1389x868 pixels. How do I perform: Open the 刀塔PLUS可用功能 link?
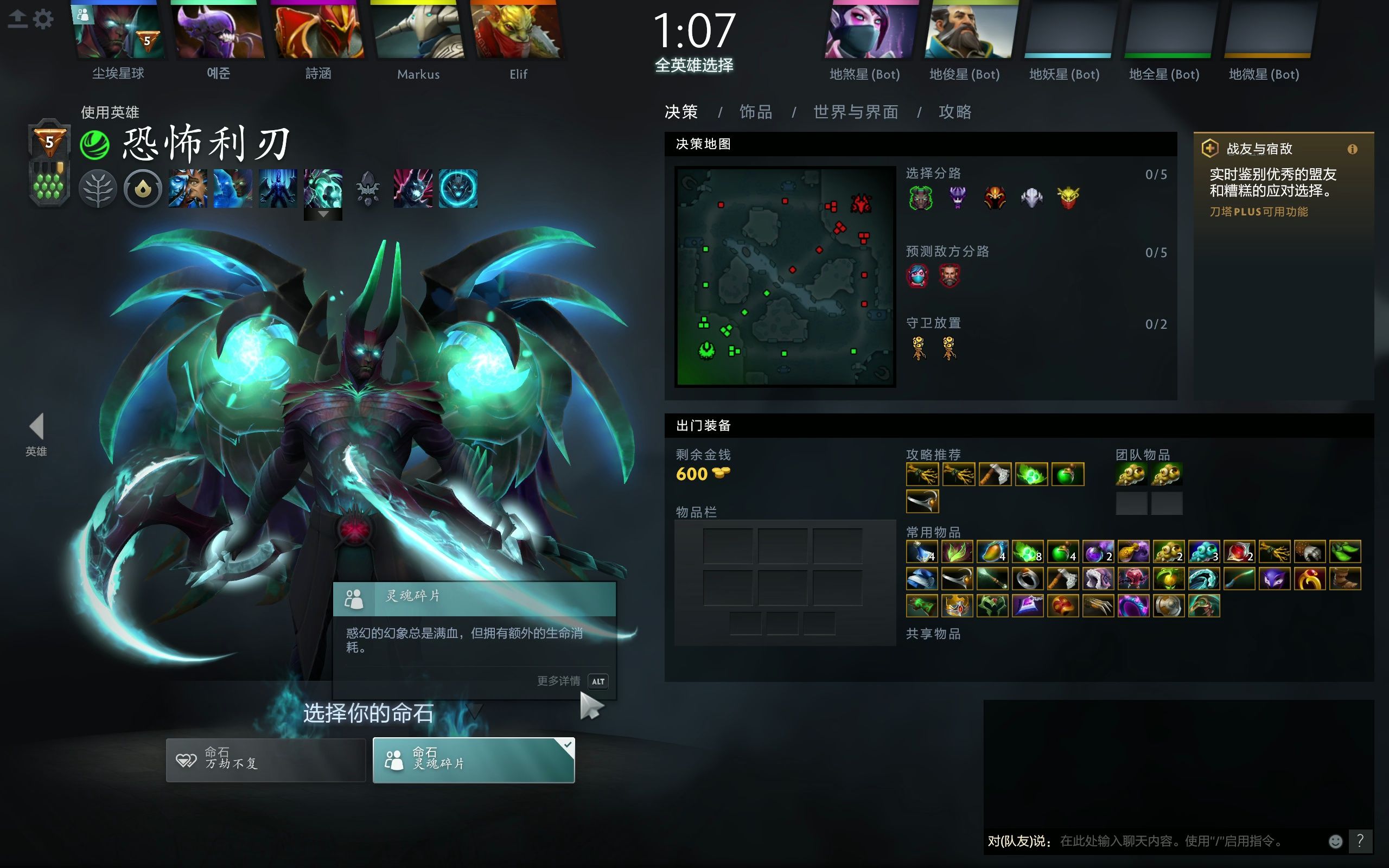1260,211
